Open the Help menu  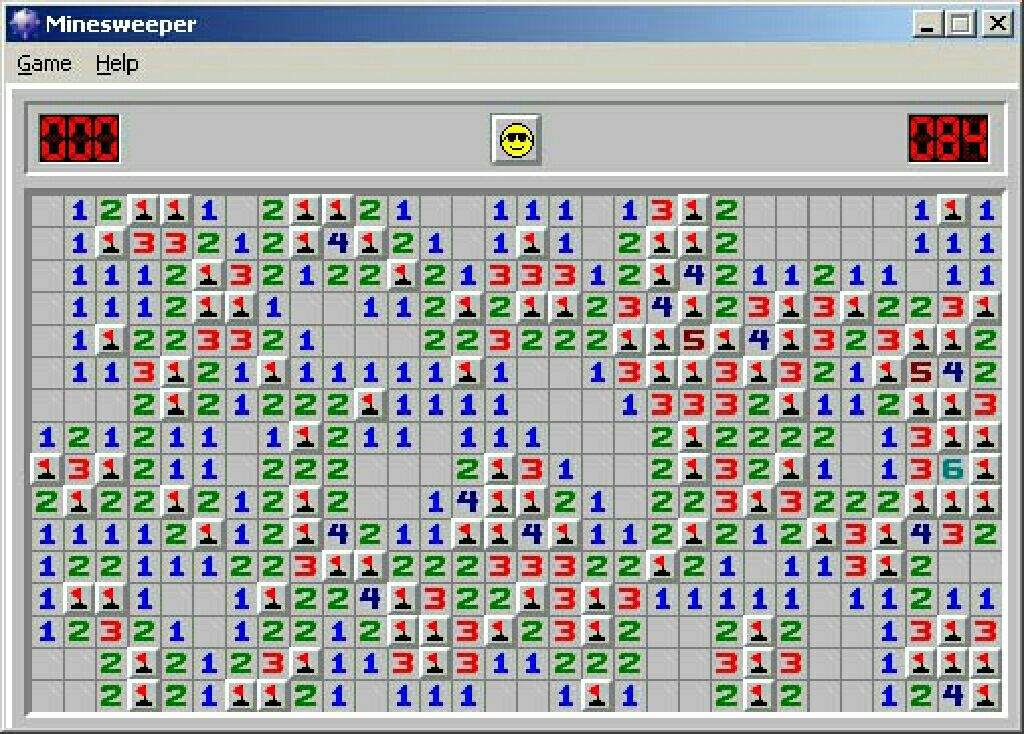click(x=116, y=64)
